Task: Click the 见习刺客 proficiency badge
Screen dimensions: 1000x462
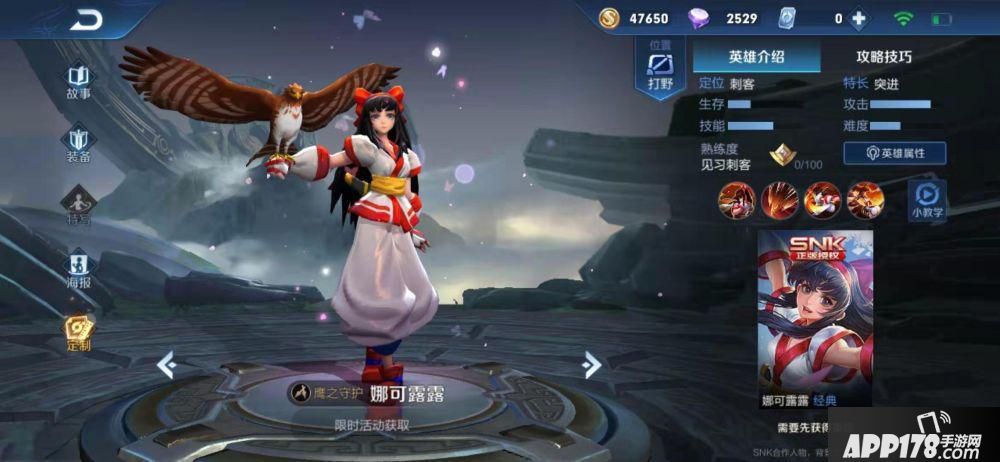Action: click(783, 157)
